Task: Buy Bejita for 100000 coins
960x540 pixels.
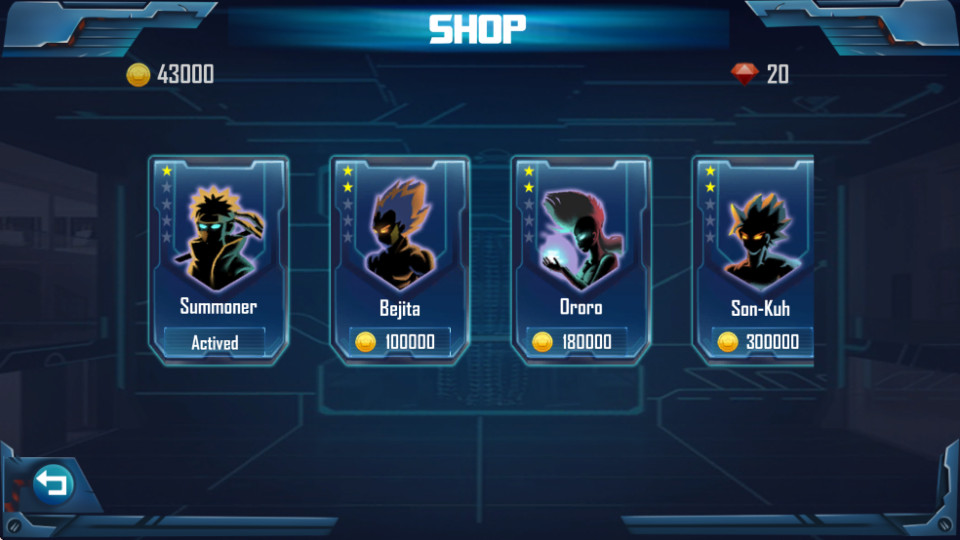Action: pyautogui.click(x=399, y=342)
